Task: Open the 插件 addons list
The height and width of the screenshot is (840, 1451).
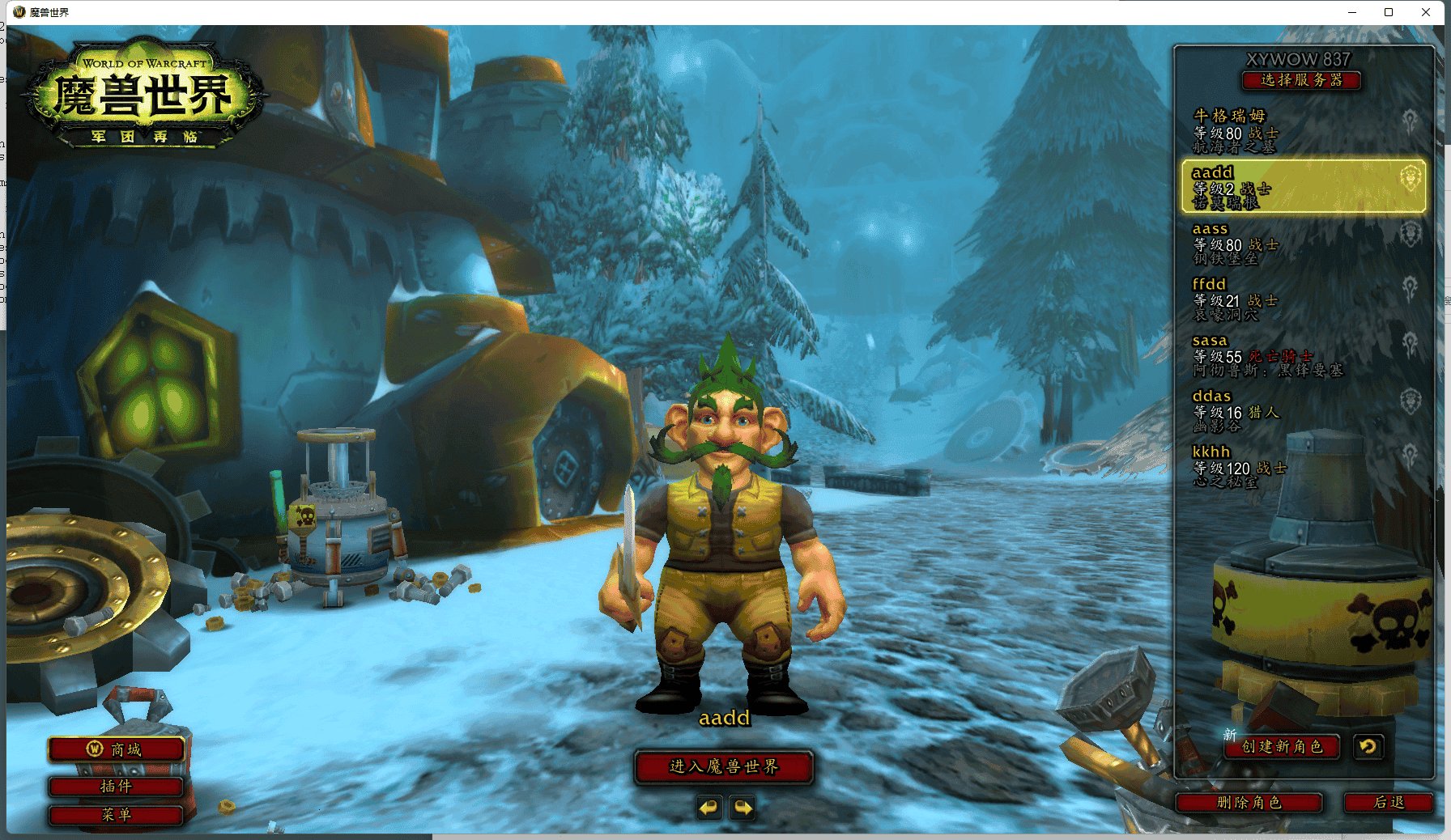Action: click(x=116, y=787)
